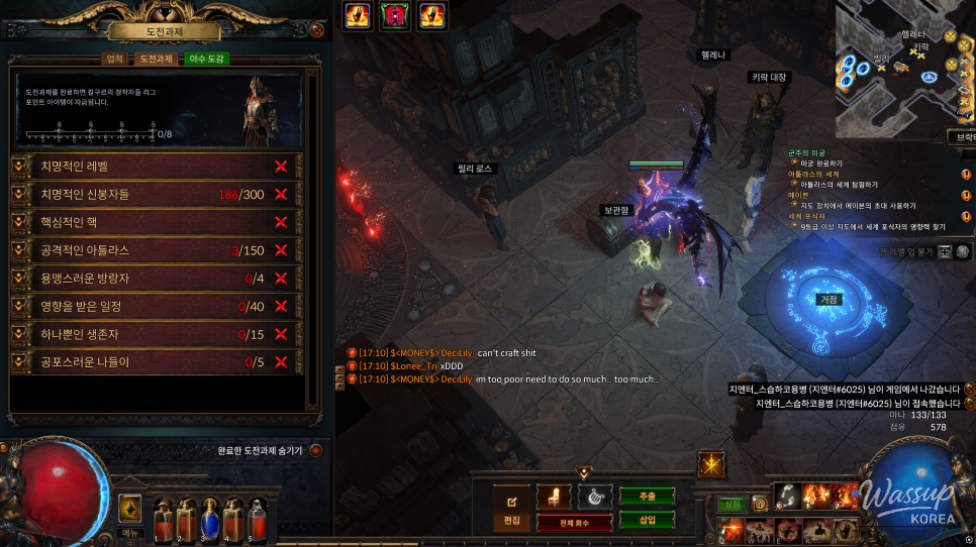Expand the 치명적인 레벨 challenge row
The image size is (976, 547).
[21, 166]
